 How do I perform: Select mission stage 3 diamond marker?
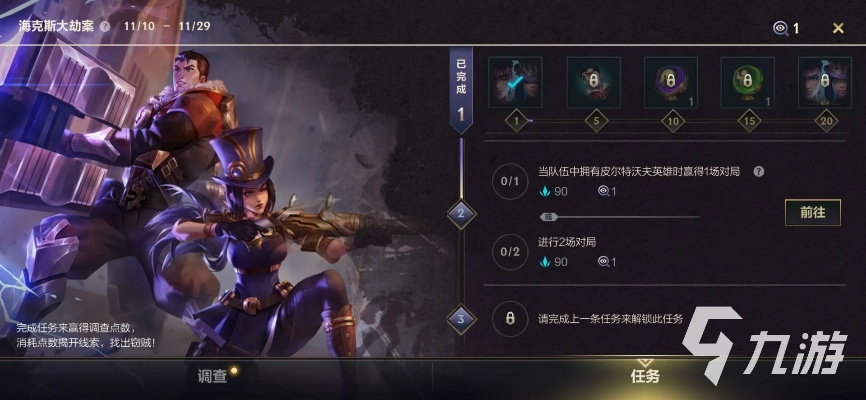460,320
